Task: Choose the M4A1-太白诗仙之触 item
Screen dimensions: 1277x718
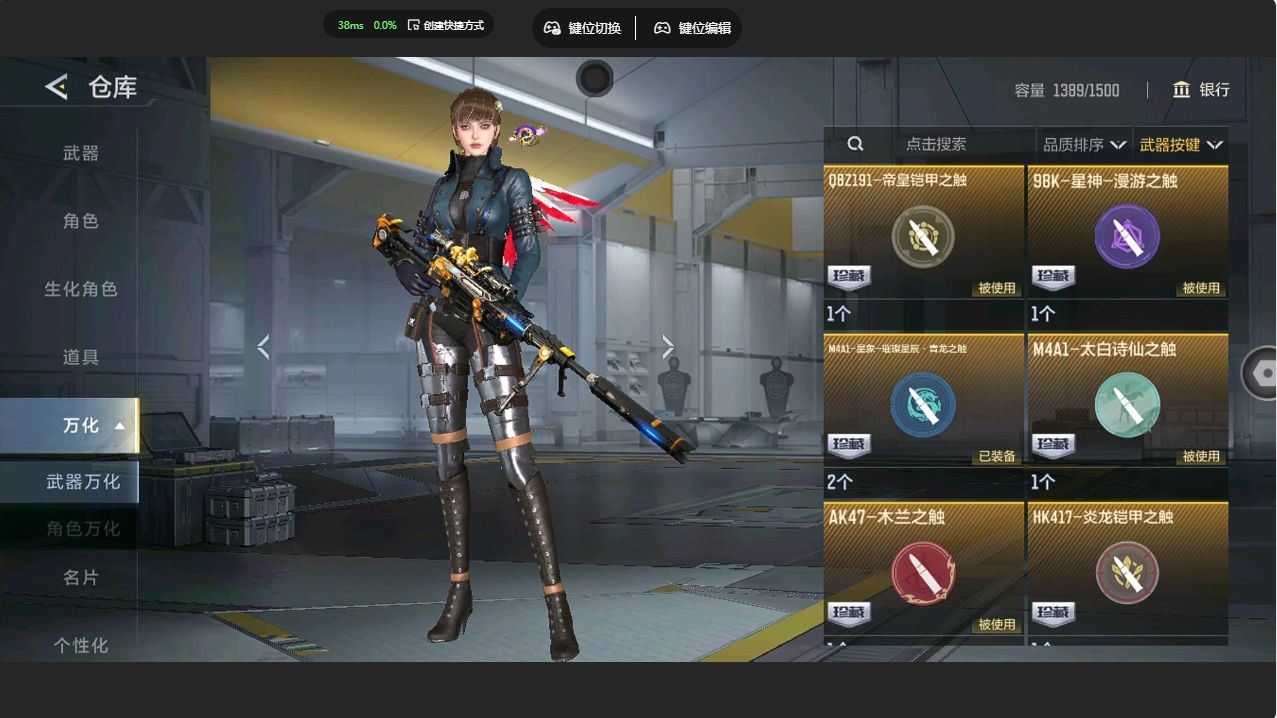Action: 1127,404
